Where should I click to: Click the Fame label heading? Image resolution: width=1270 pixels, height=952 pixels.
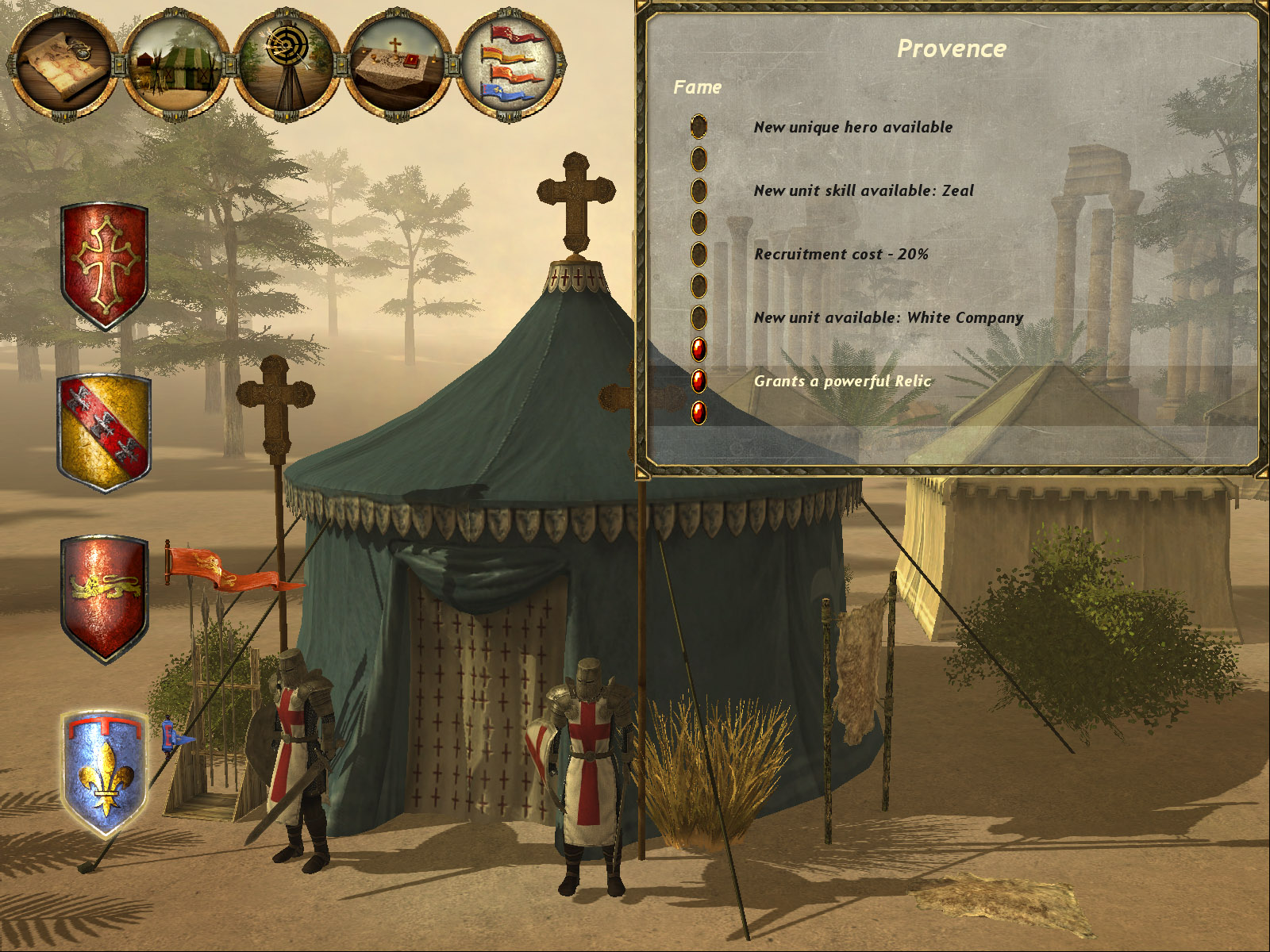click(x=697, y=87)
